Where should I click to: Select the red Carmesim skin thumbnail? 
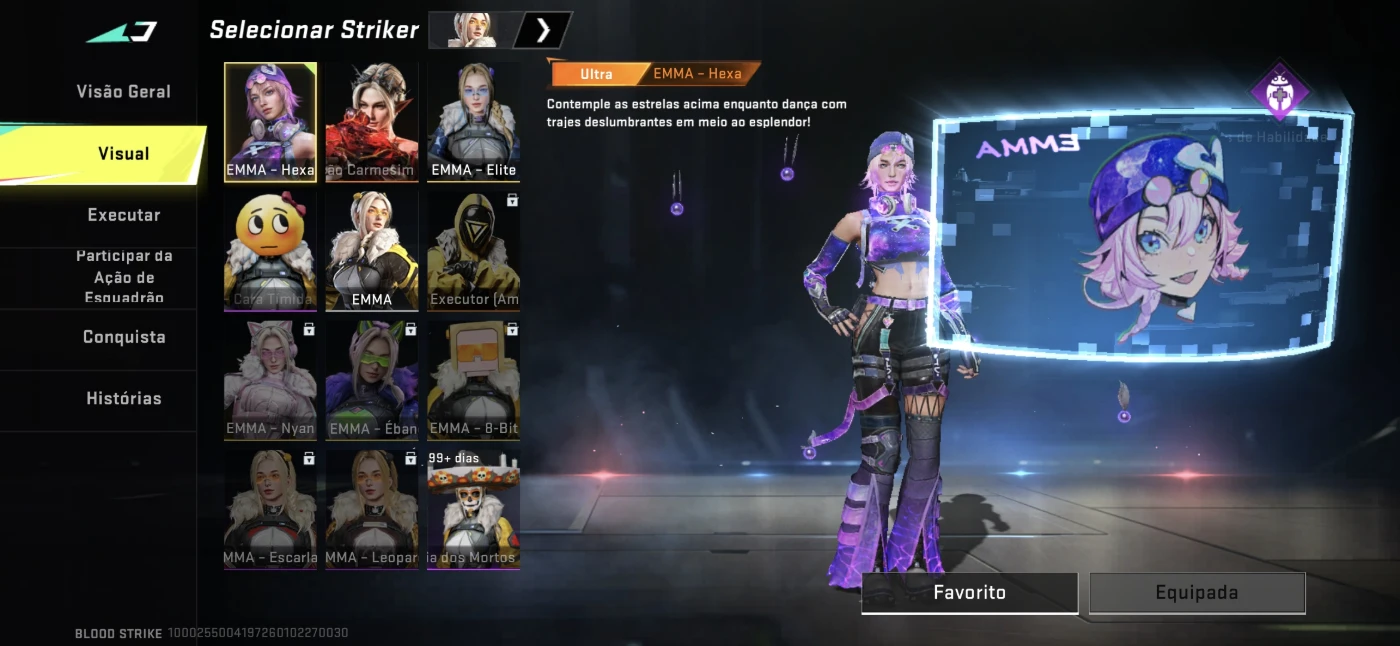[372, 122]
